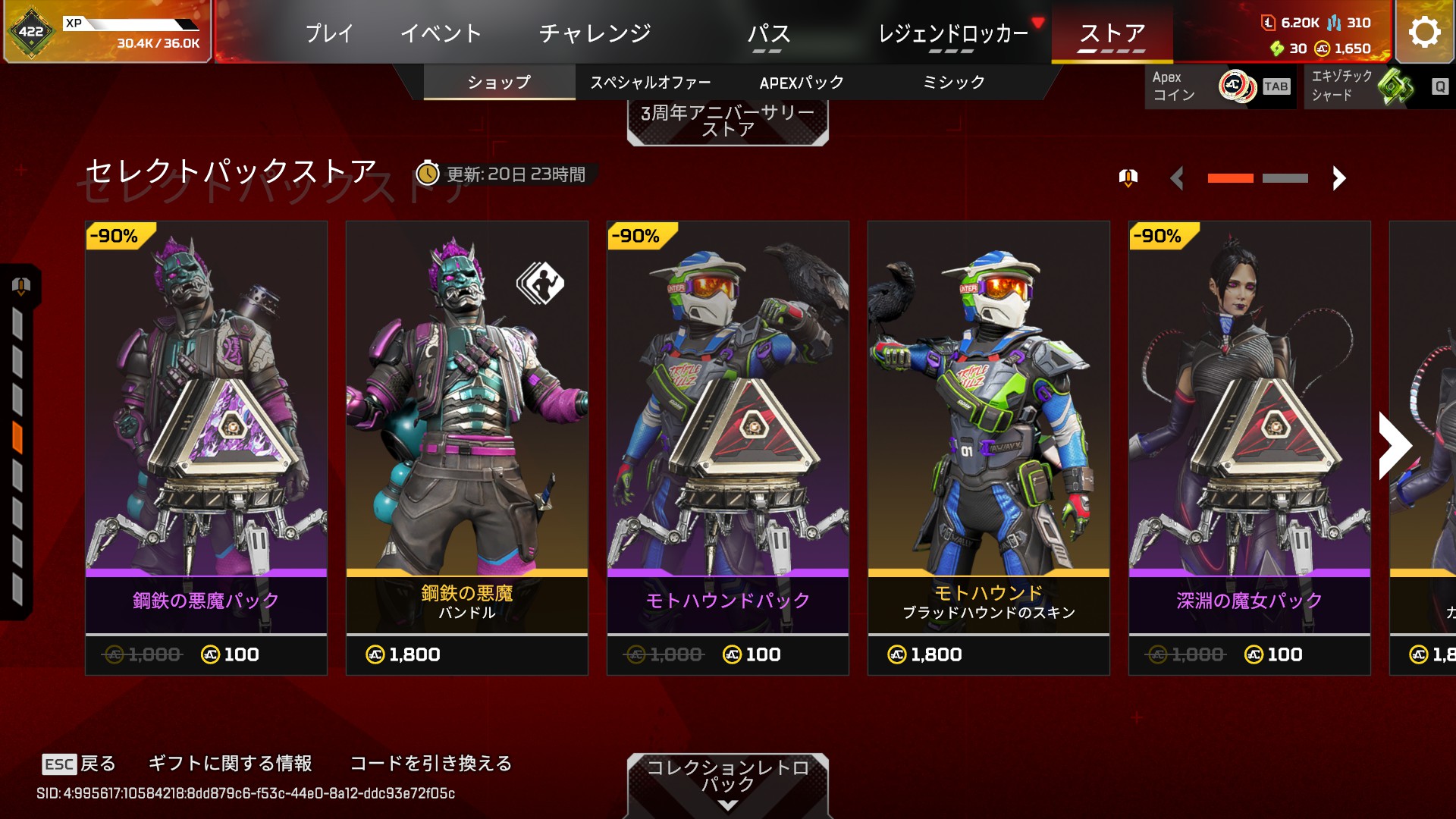Switch to the イベント tab
The height and width of the screenshot is (819, 1456).
441,33
